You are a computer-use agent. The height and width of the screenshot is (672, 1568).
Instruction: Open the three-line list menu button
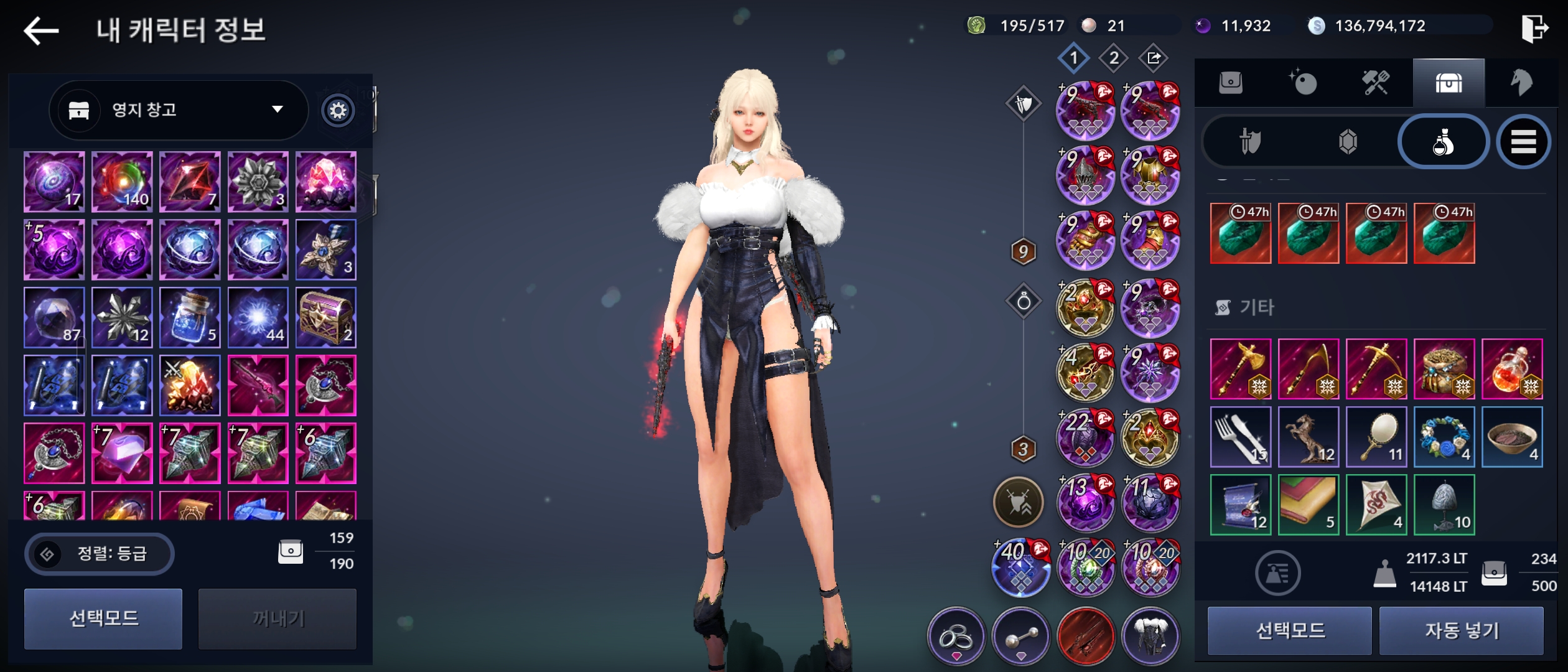pyautogui.click(x=1523, y=142)
